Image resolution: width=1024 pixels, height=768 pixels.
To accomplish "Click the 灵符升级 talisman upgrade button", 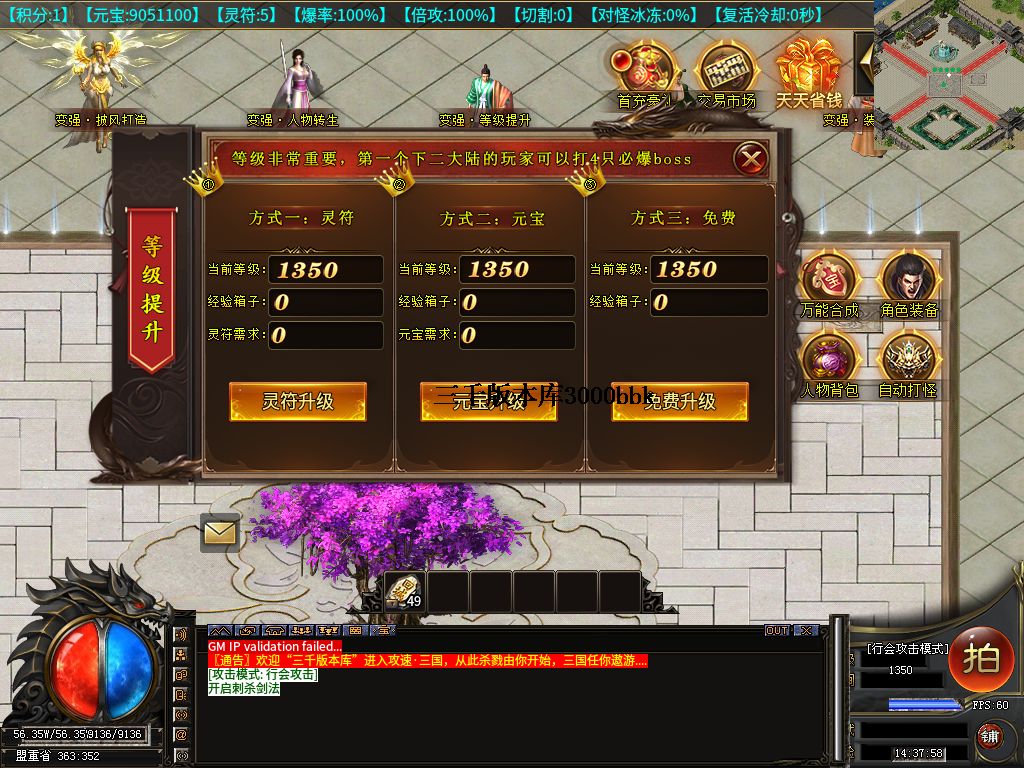I will [x=298, y=401].
